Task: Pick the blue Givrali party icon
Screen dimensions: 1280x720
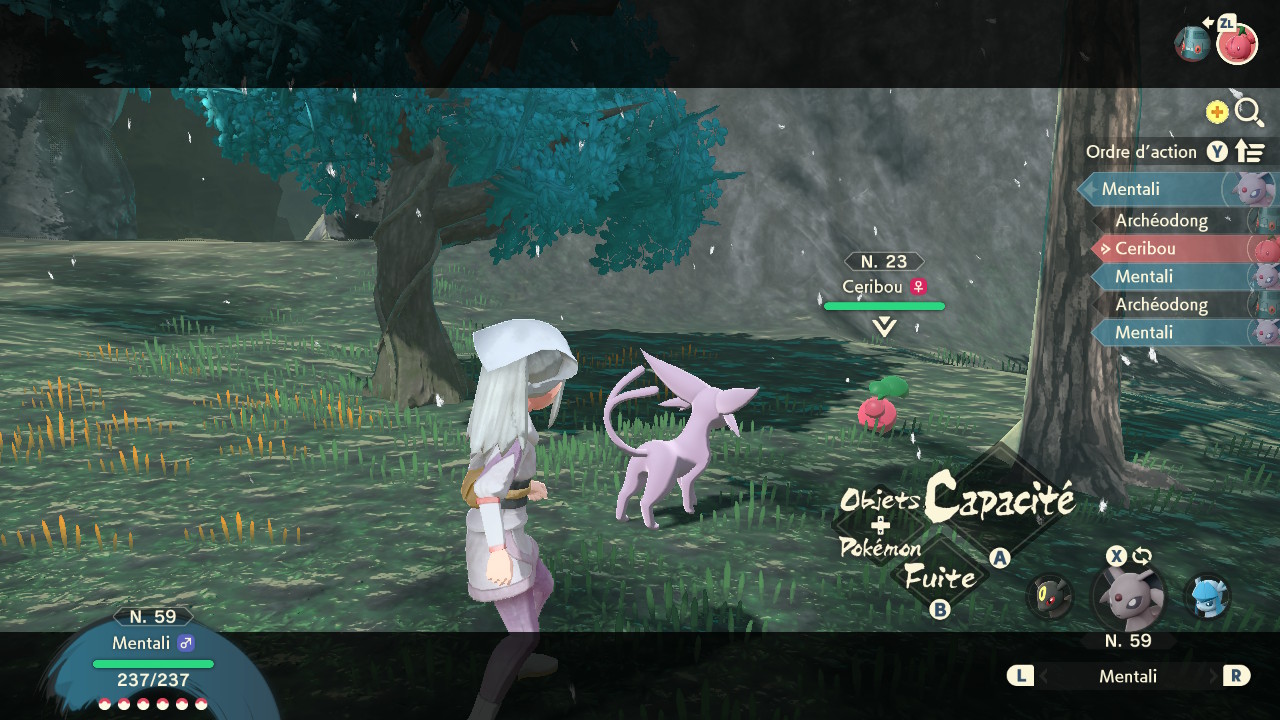Action: tap(1207, 597)
